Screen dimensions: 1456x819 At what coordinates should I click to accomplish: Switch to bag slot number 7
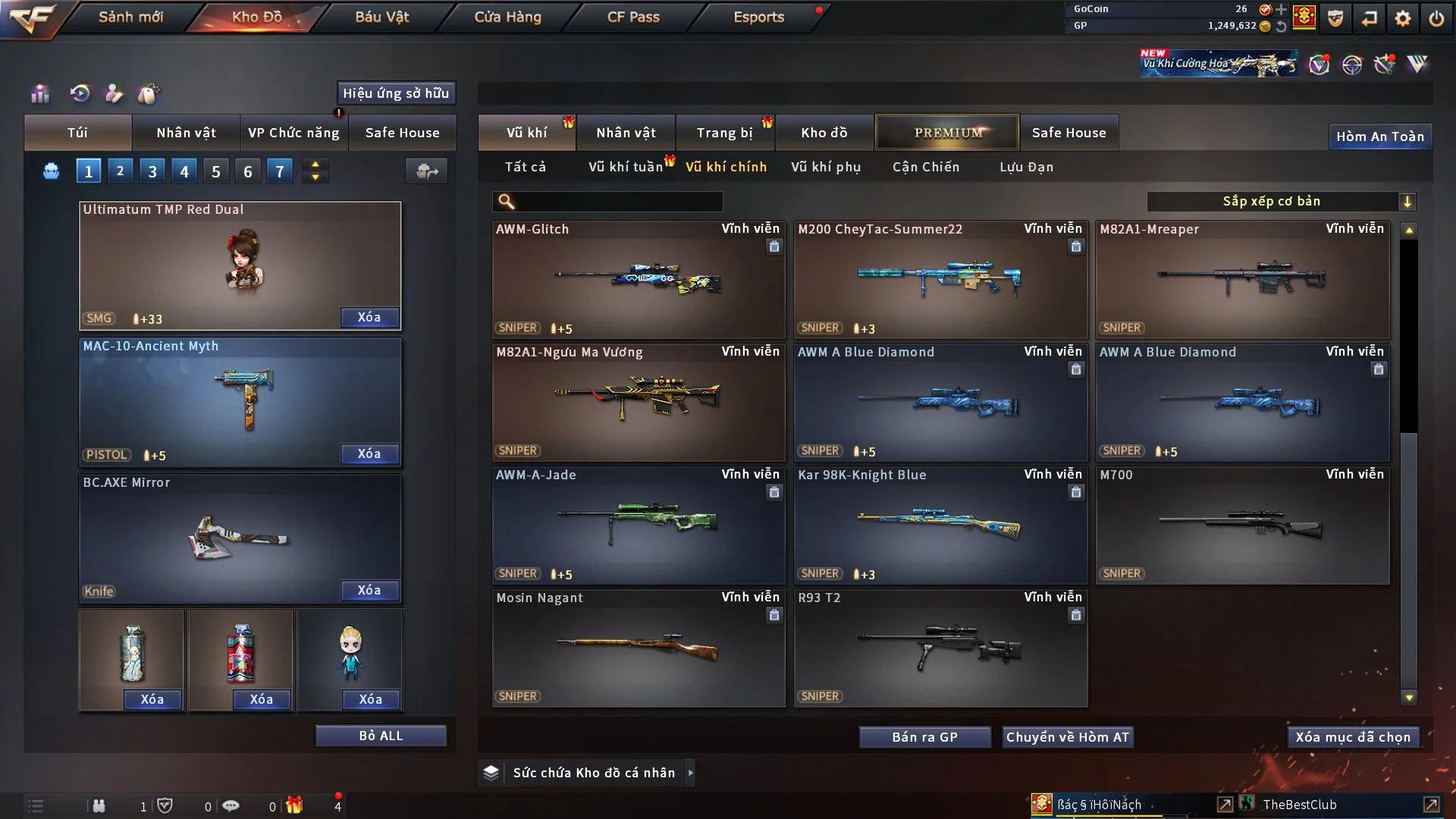279,171
